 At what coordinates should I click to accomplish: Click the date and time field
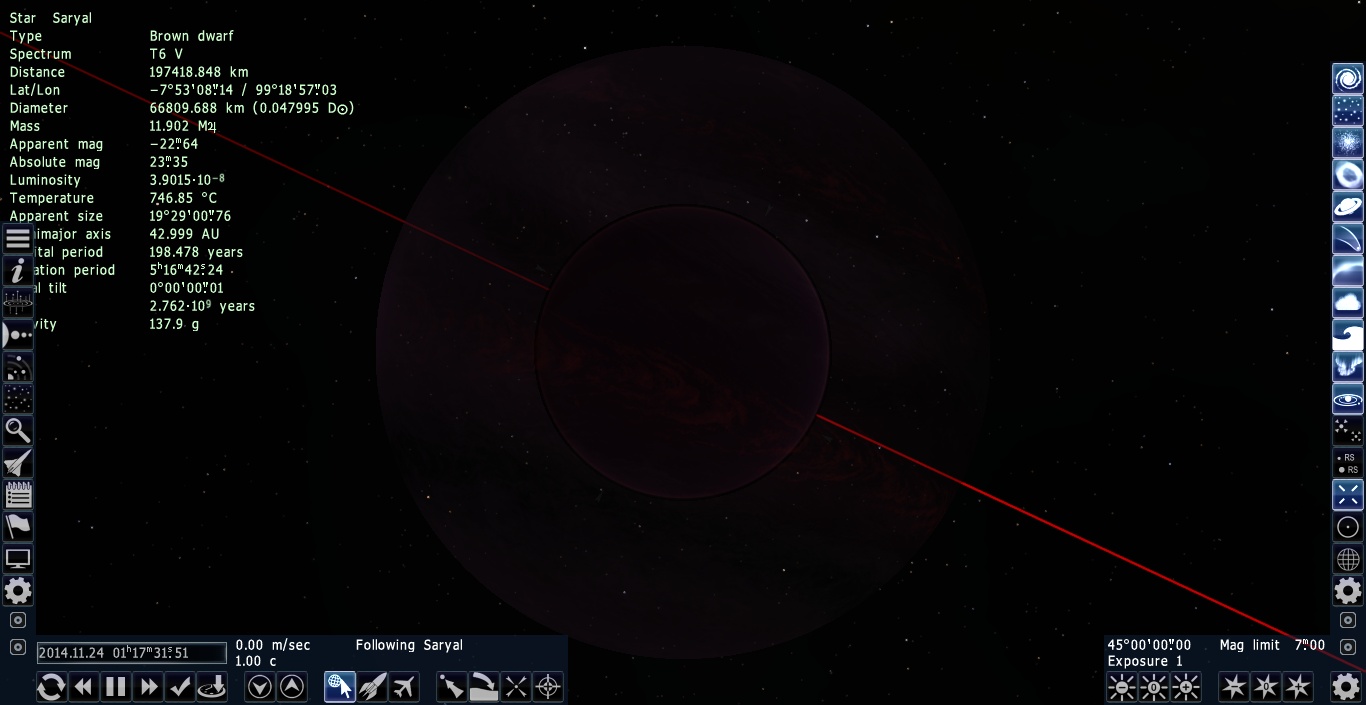pyautogui.click(x=132, y=653)
